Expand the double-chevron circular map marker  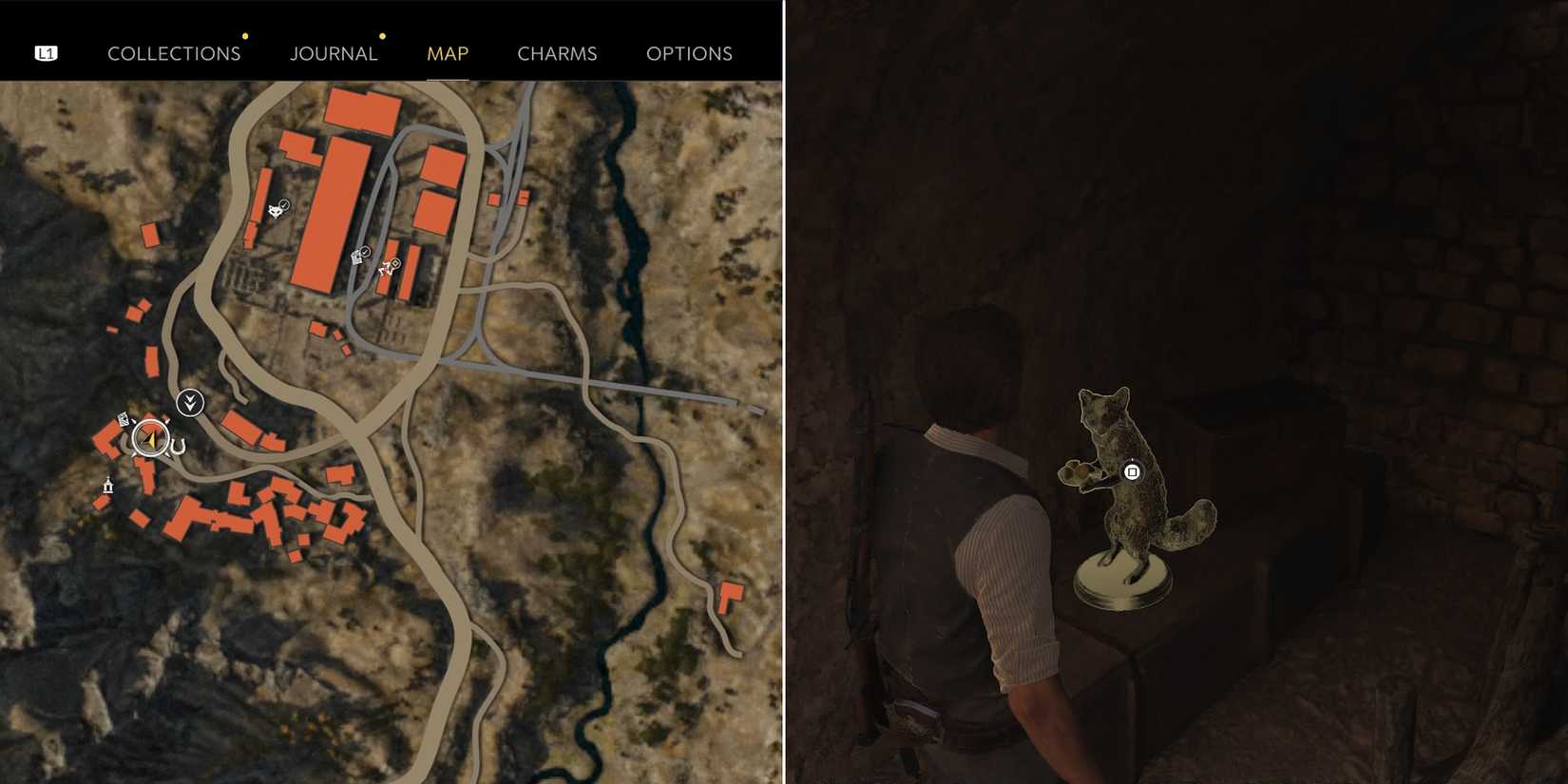190,402
